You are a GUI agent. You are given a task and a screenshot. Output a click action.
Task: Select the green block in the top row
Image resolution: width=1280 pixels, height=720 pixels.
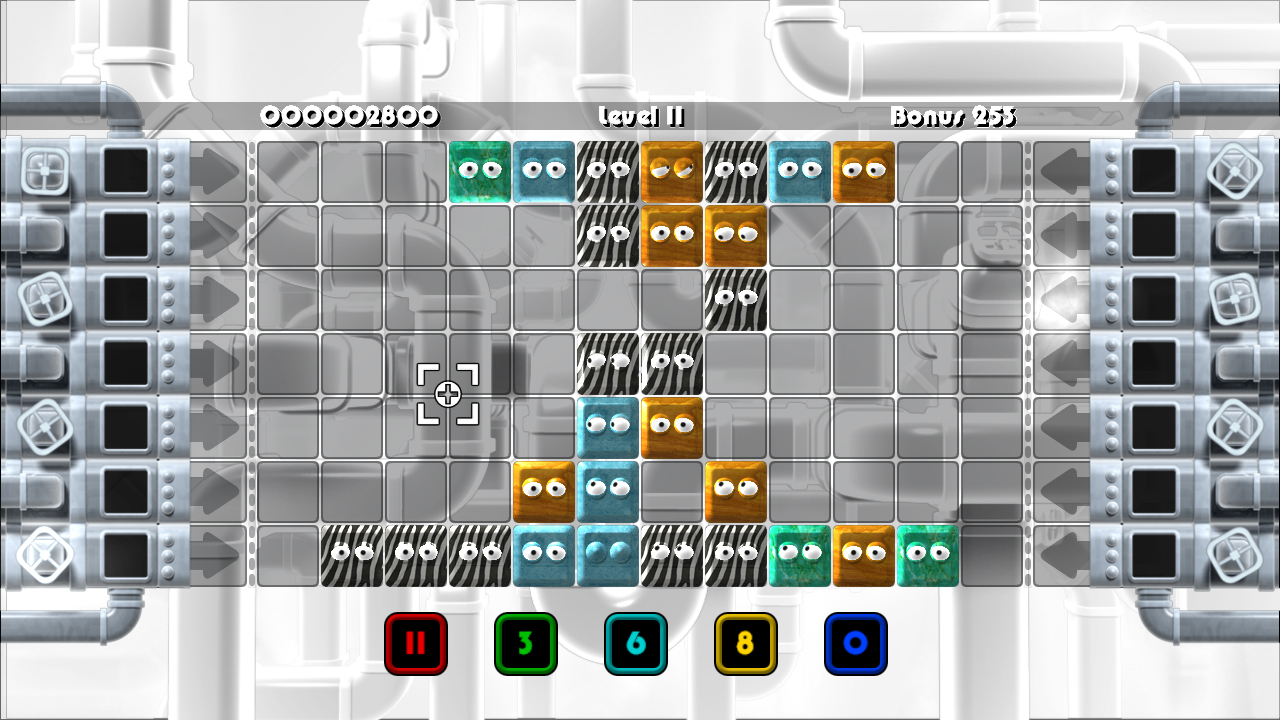pyautogui.click(x=480, y=172)
